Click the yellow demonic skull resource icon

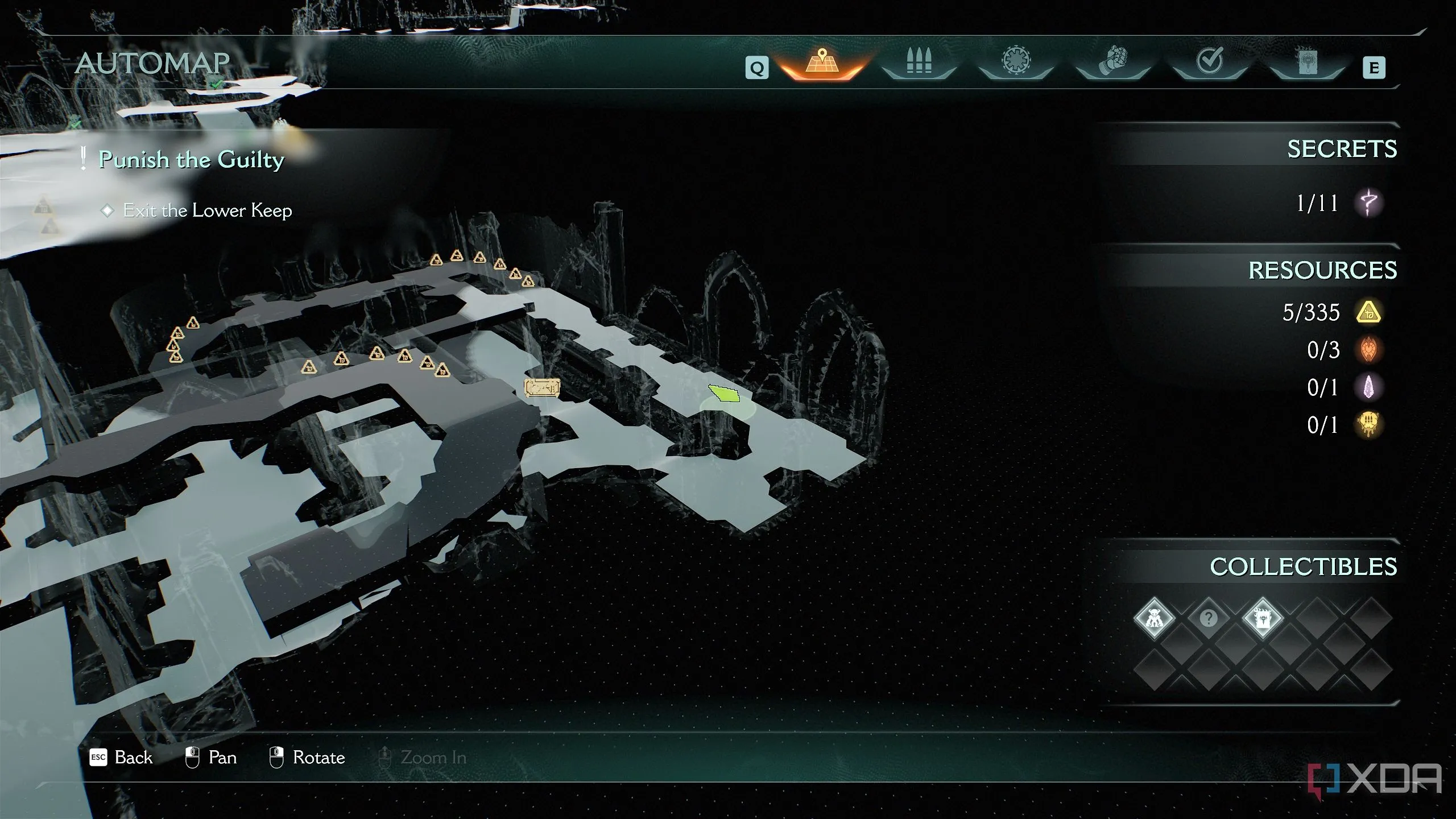(x=1368, y=425)
